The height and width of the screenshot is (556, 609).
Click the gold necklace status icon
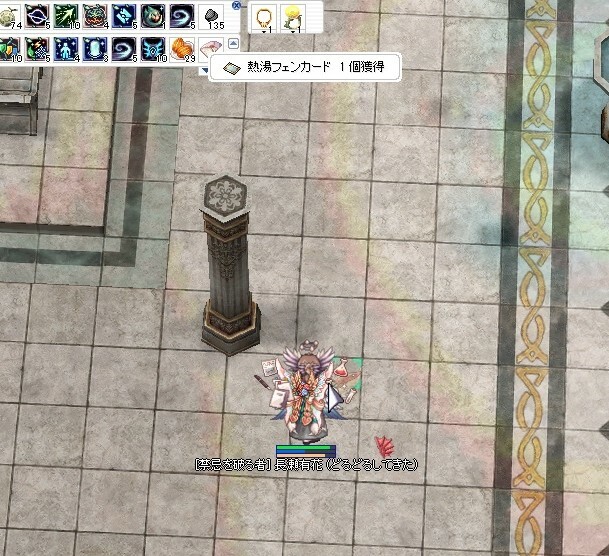click(266, 16)
